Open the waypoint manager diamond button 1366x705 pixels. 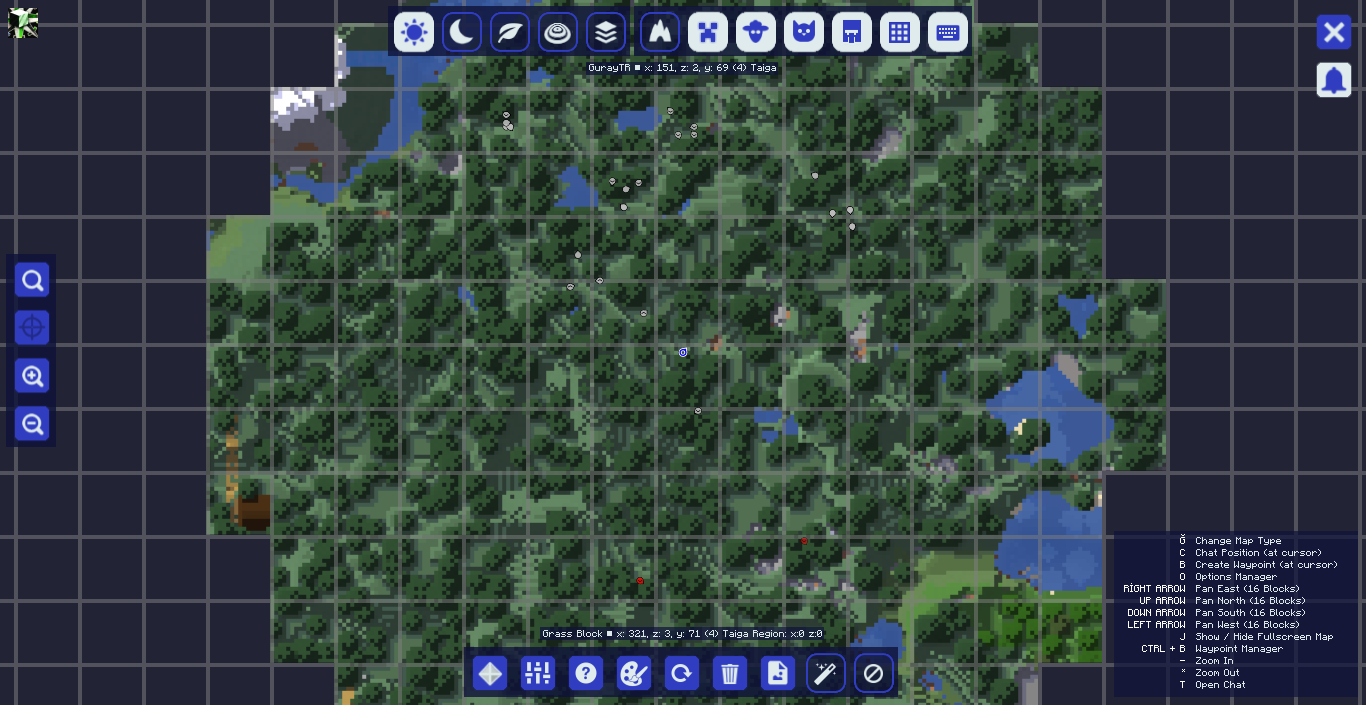coord(490,673)
